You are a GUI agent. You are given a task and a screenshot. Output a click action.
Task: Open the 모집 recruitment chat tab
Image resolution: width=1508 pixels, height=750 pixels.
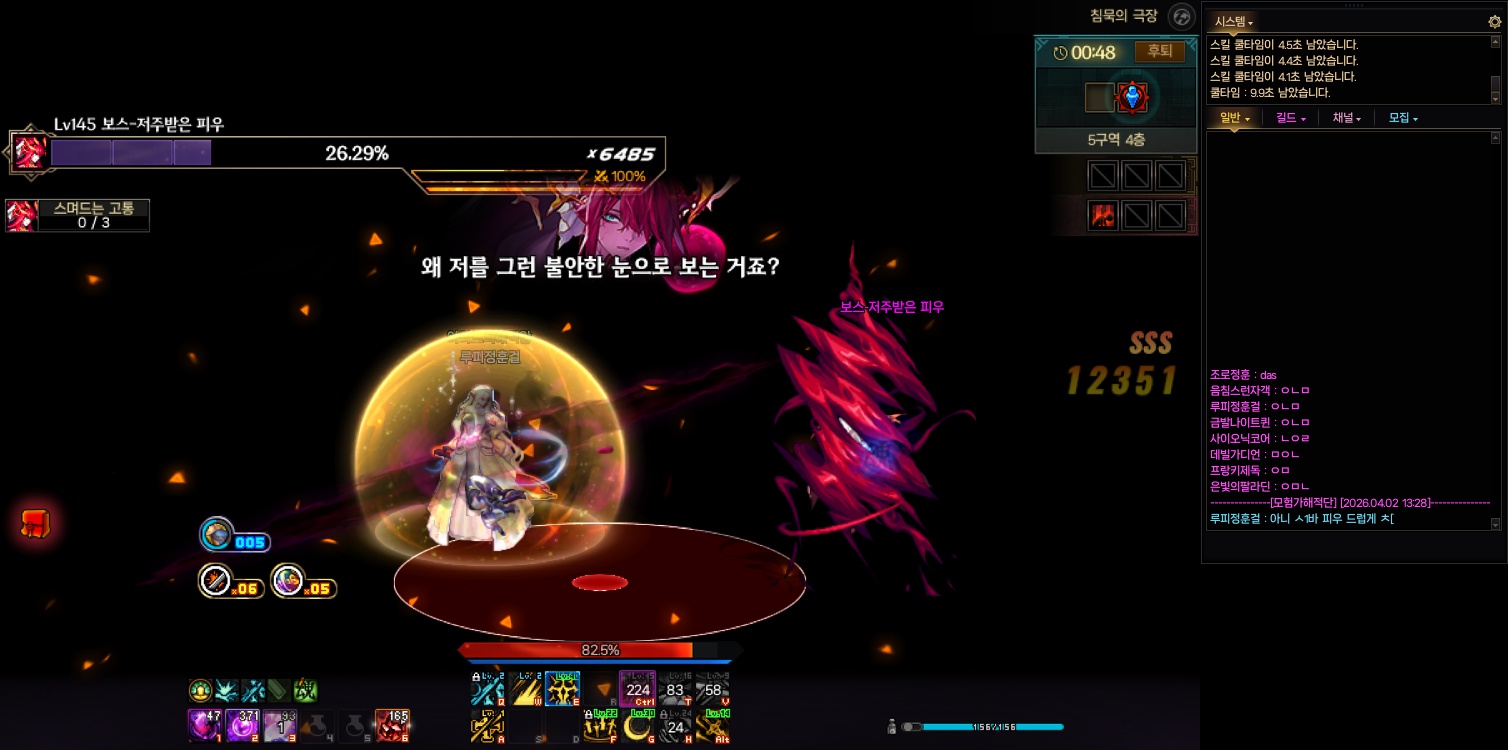click(x=1403, y=118)
